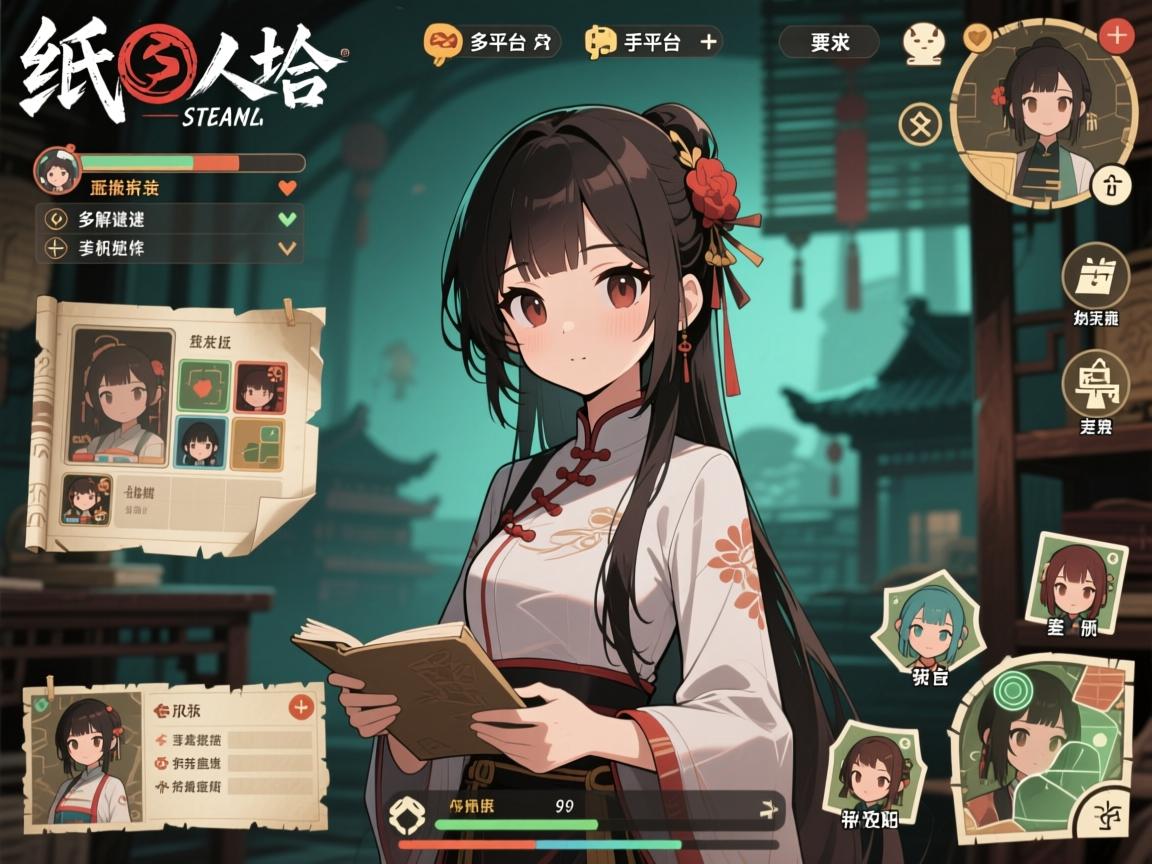Click the 要求 button
Viewport: 1152px width, 864px height.
(x=829, y=42)
